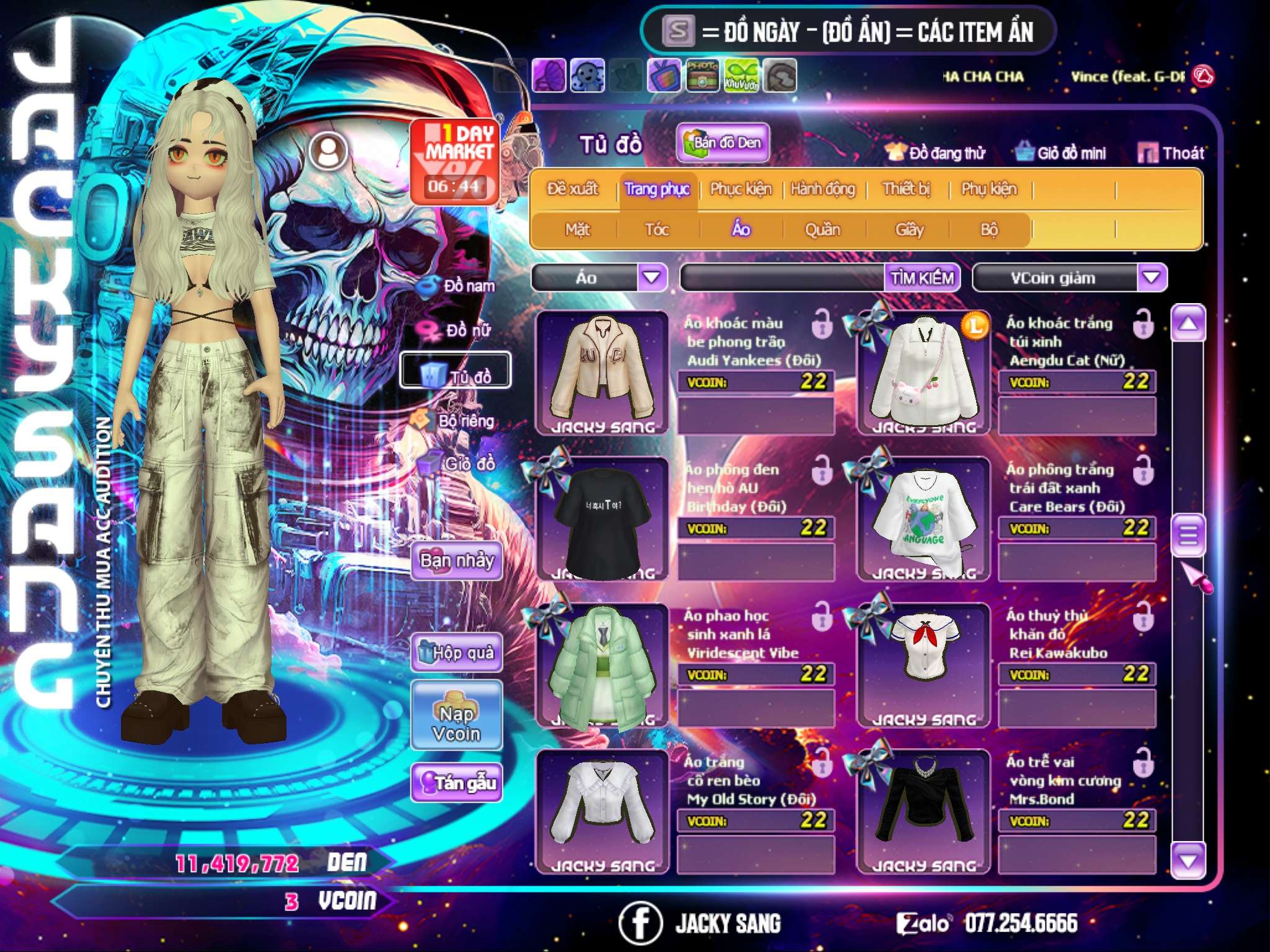Select the Đồ nữ menu entry
Screen dimensions: 1270x952
pos(459,330)
